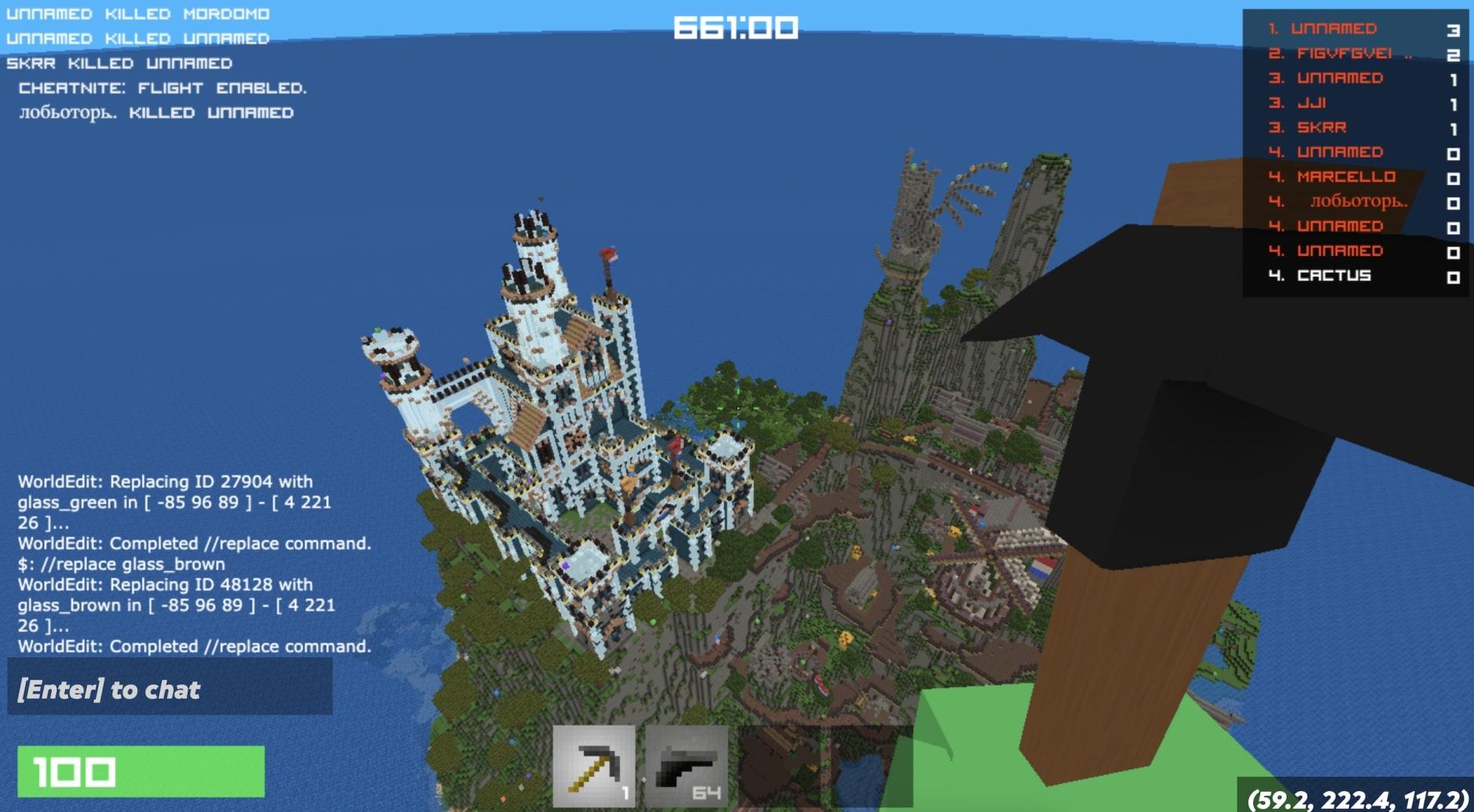The image size is (1474, 812).
Task: Choose SKRR on the leaderboard list
Action: coord(1322,127)
